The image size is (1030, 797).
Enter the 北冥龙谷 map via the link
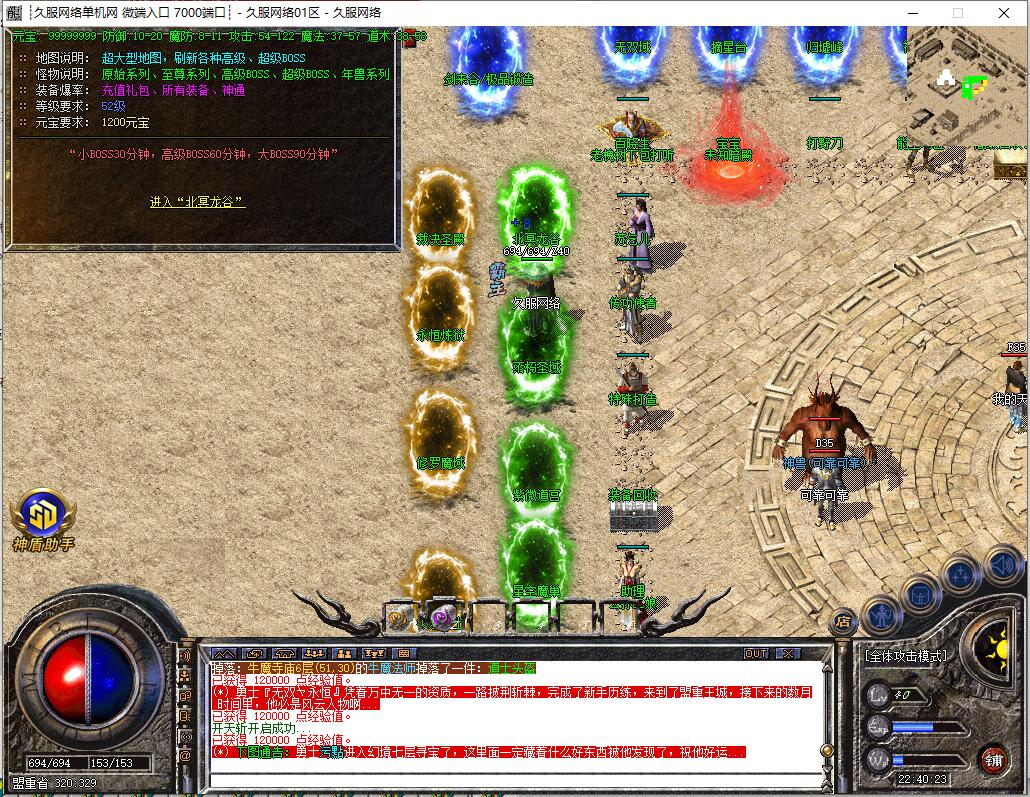[x=197, y=202]
